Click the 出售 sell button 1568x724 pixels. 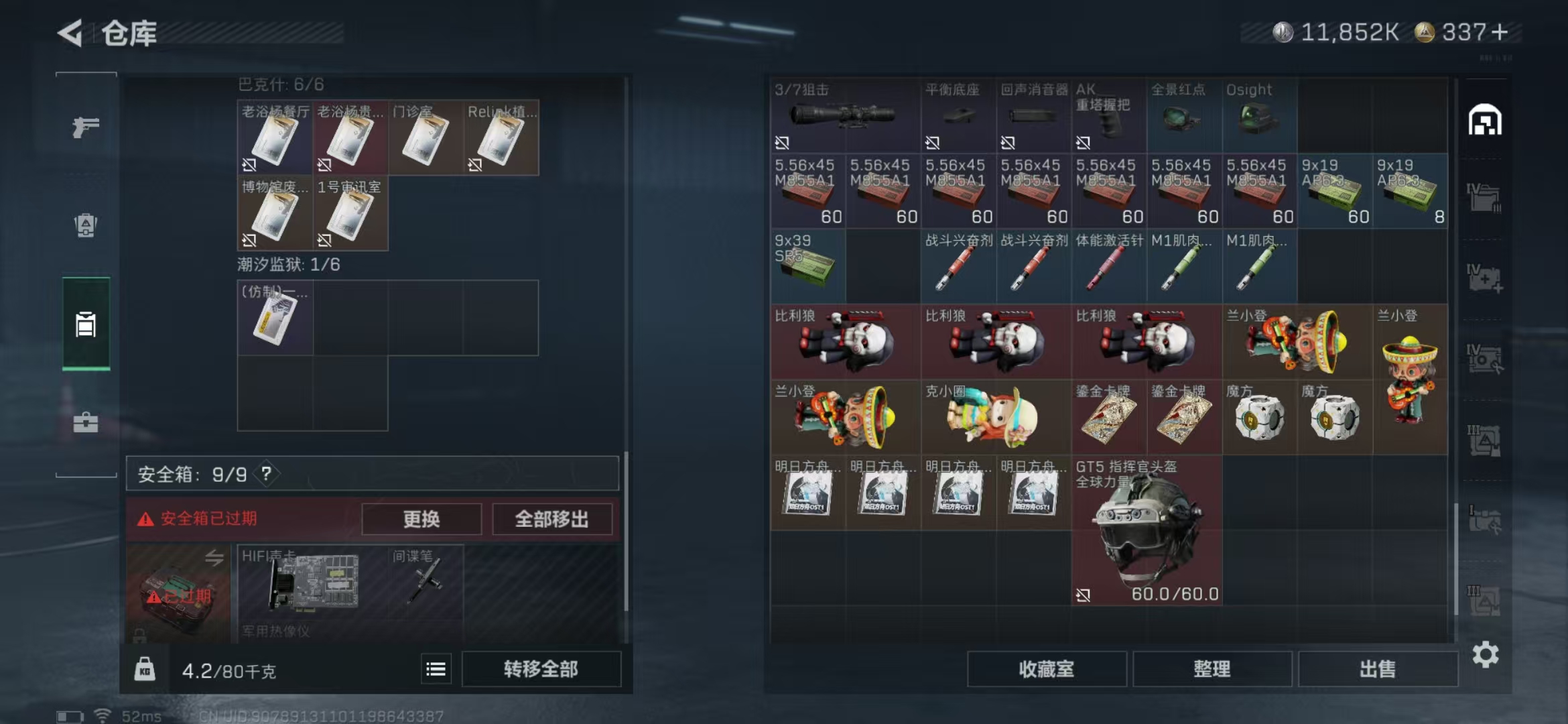[x=1379, y=669]
